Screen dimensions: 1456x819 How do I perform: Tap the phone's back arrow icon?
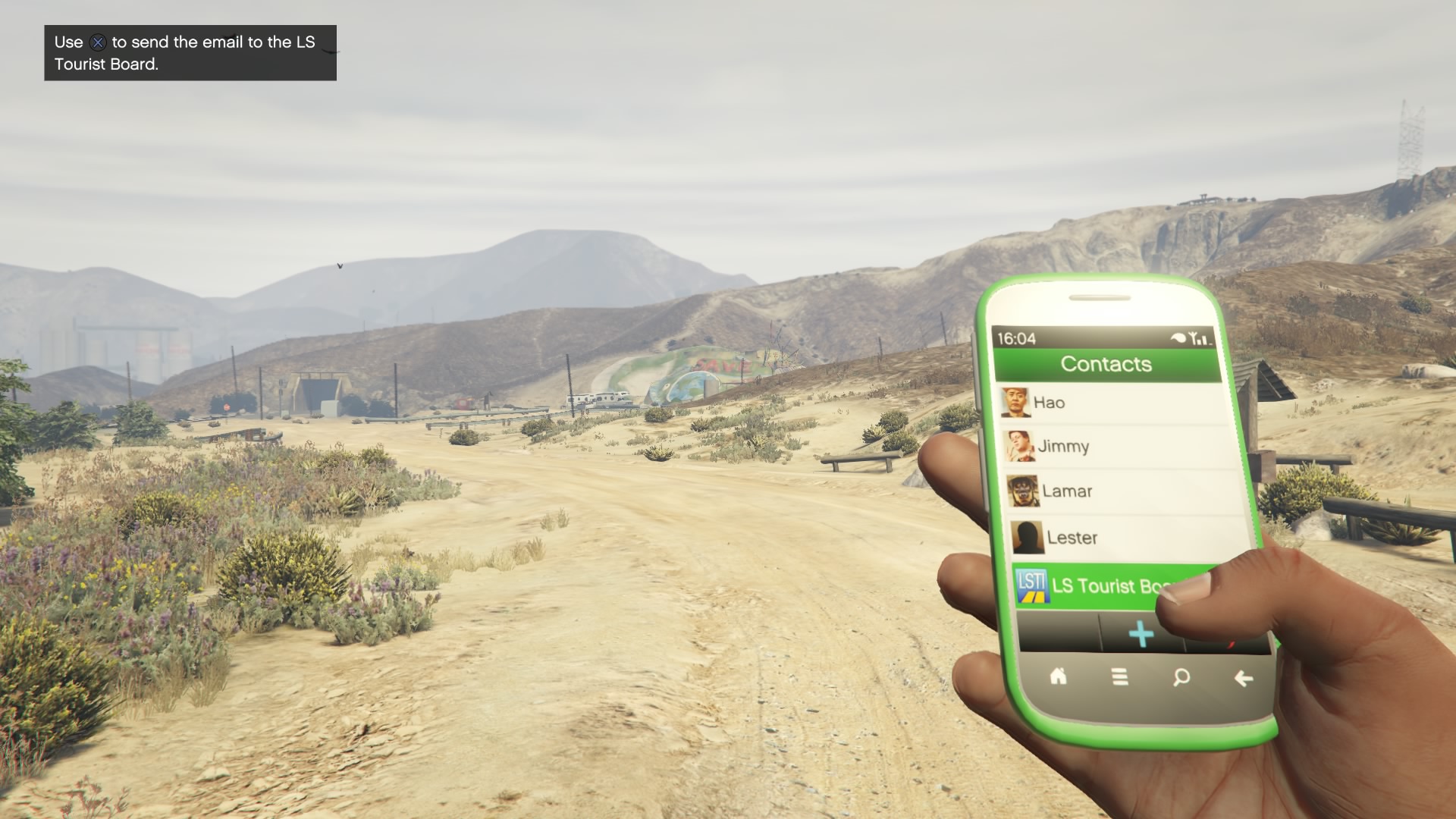tap(1243, 679)
